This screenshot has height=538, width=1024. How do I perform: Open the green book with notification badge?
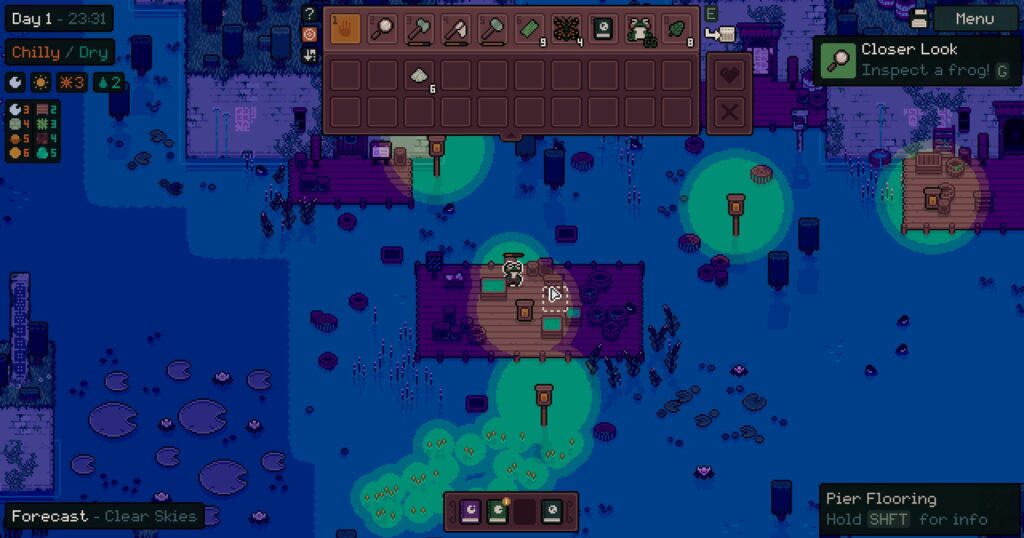pyautogui.click(x=497, y=512)
